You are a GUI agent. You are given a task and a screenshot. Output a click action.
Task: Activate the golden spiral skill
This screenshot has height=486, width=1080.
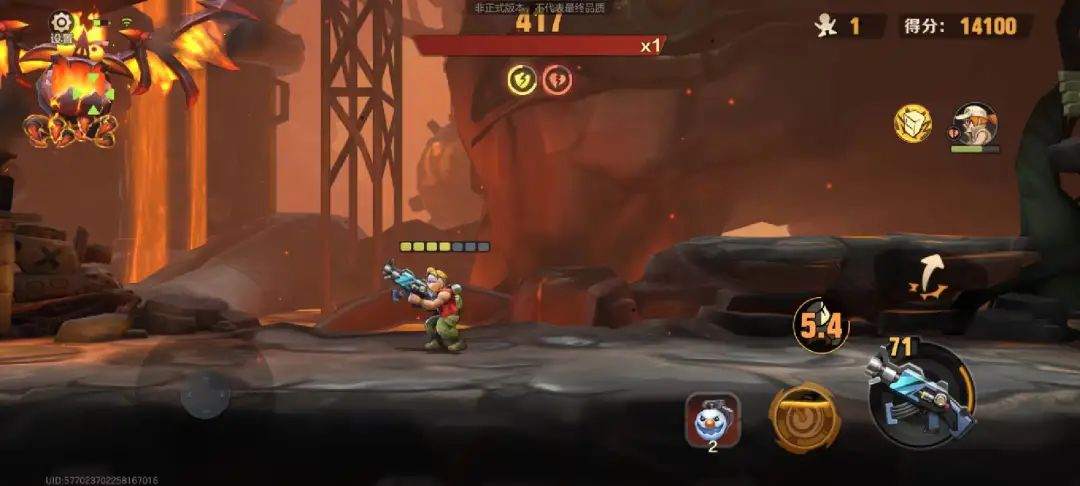[804, 418]
